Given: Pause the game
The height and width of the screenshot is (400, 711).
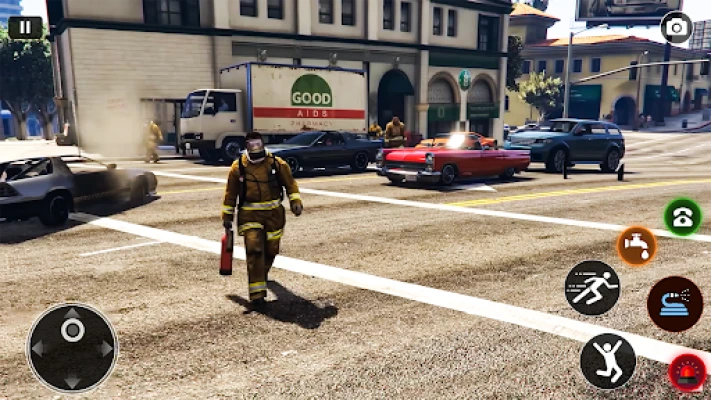Looking at the screenshot, I should [25, 27].
